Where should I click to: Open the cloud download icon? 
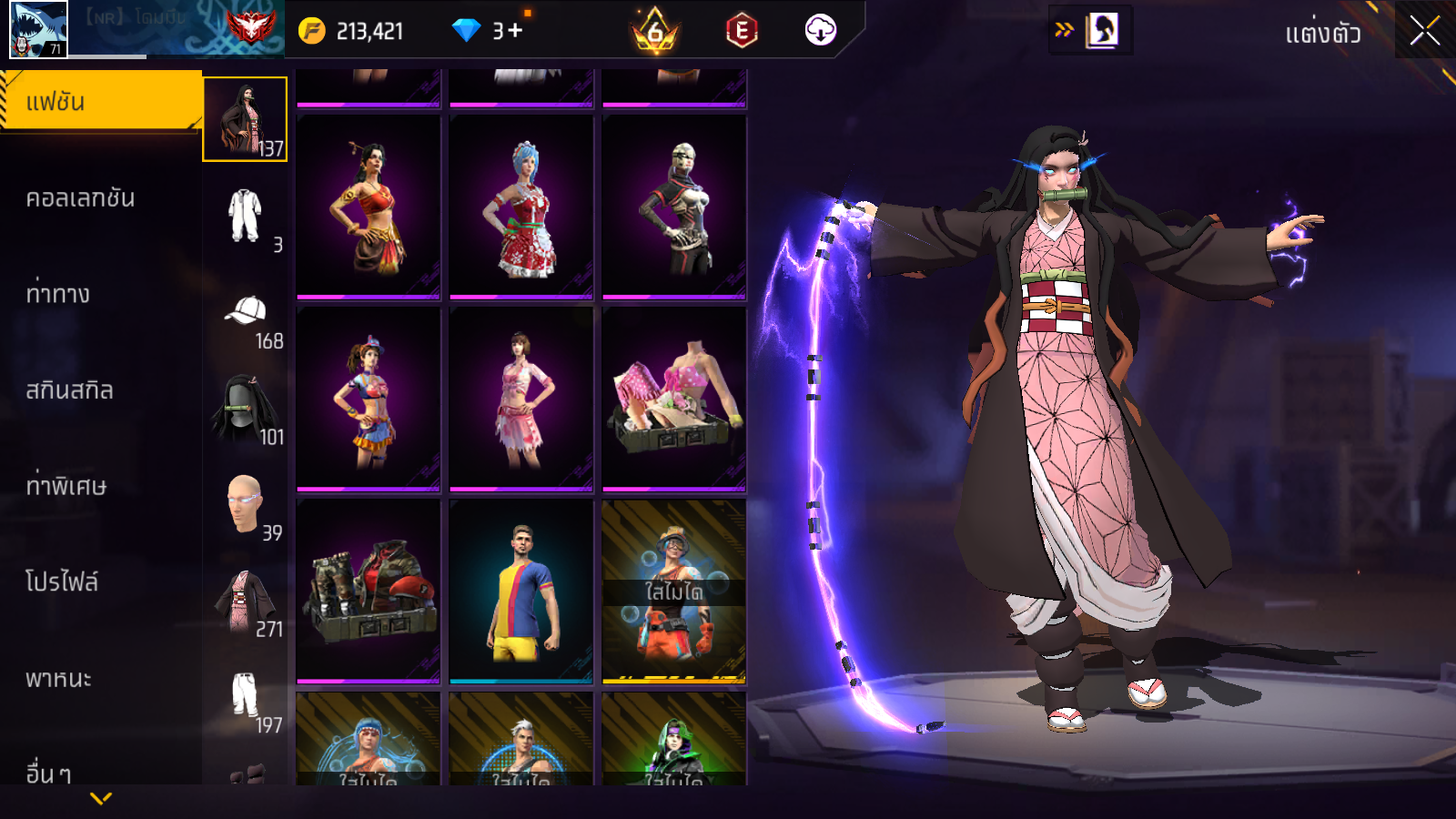pyautogui.click(x=820, y=31)
